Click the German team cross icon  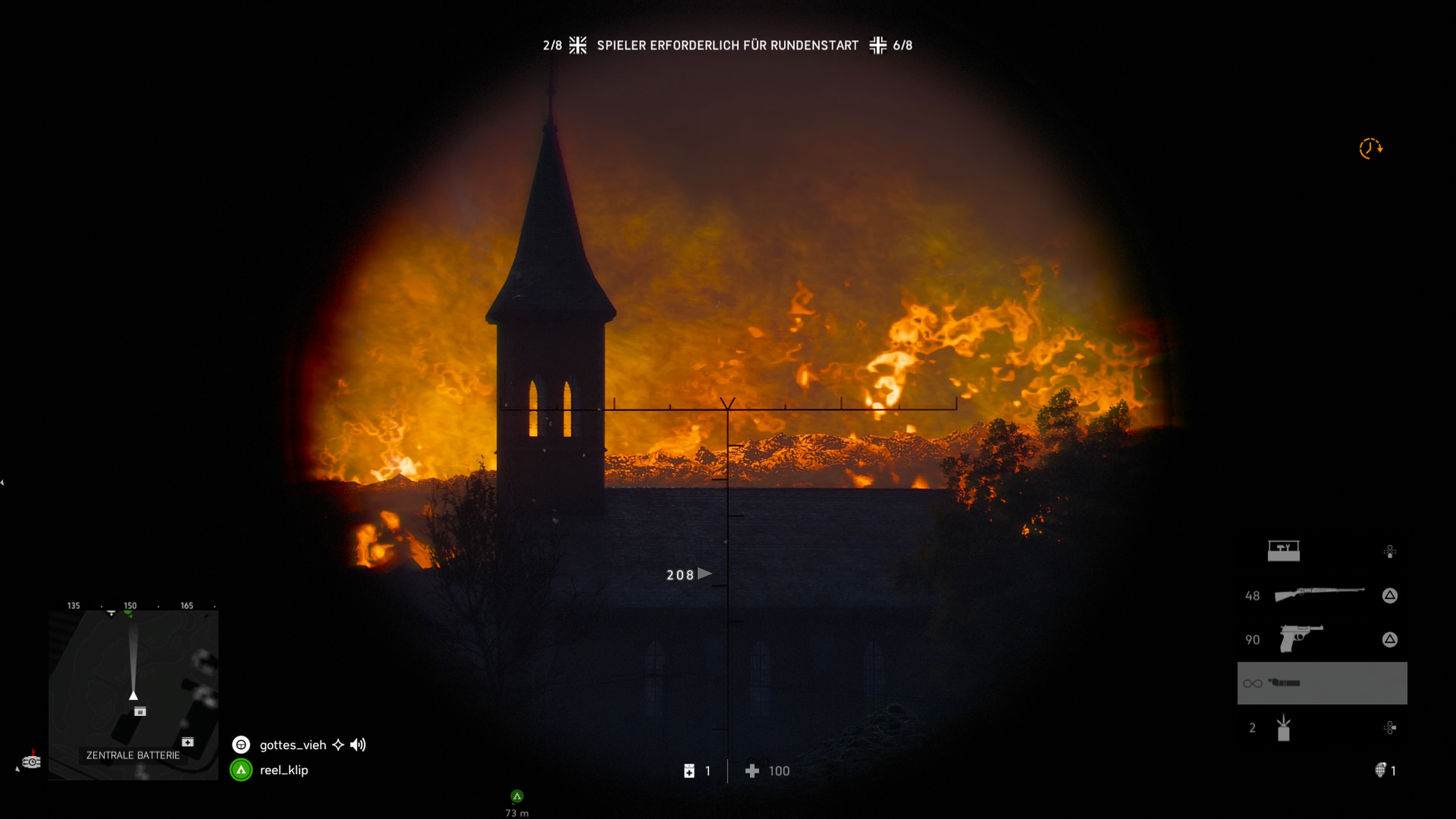point(878,45)
